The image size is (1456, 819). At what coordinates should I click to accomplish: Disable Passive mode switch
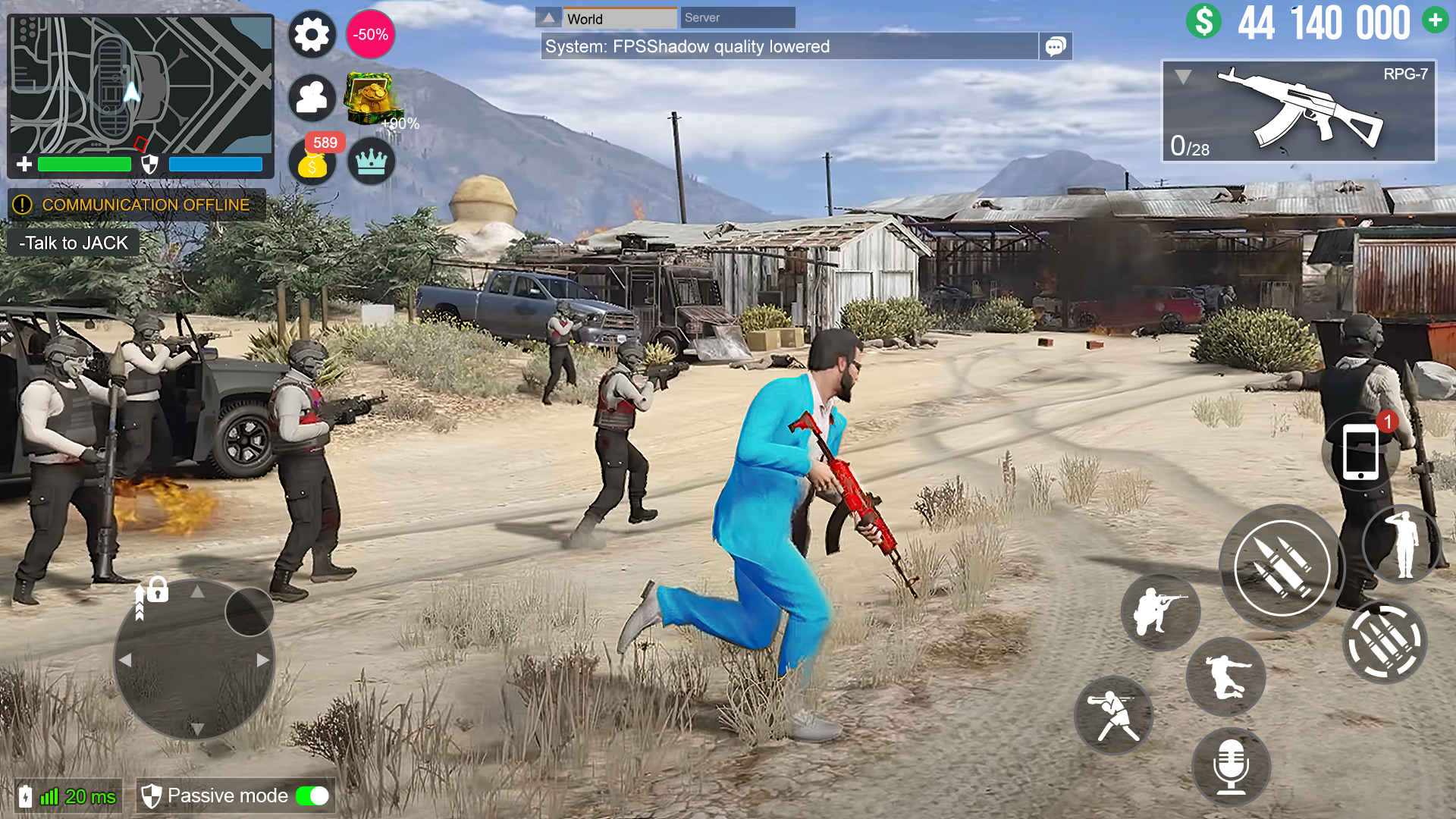click(x=312, y=795)
